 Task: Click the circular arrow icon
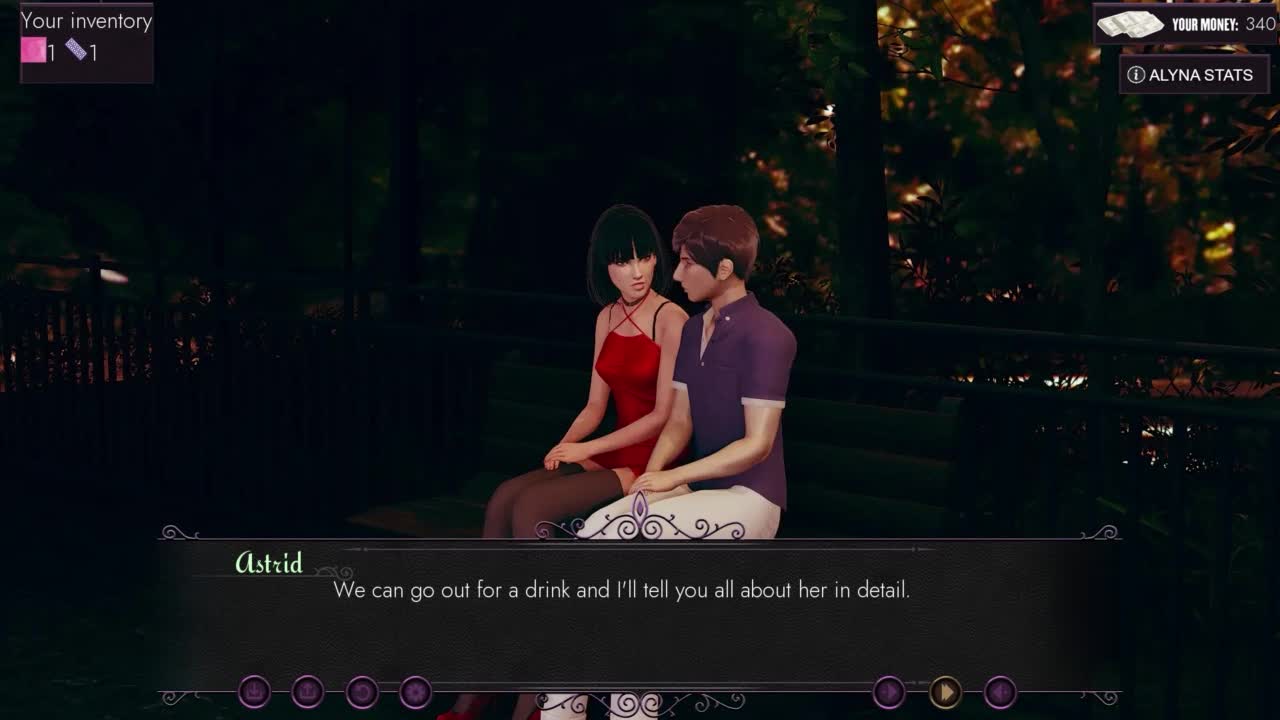click(362, 691)
